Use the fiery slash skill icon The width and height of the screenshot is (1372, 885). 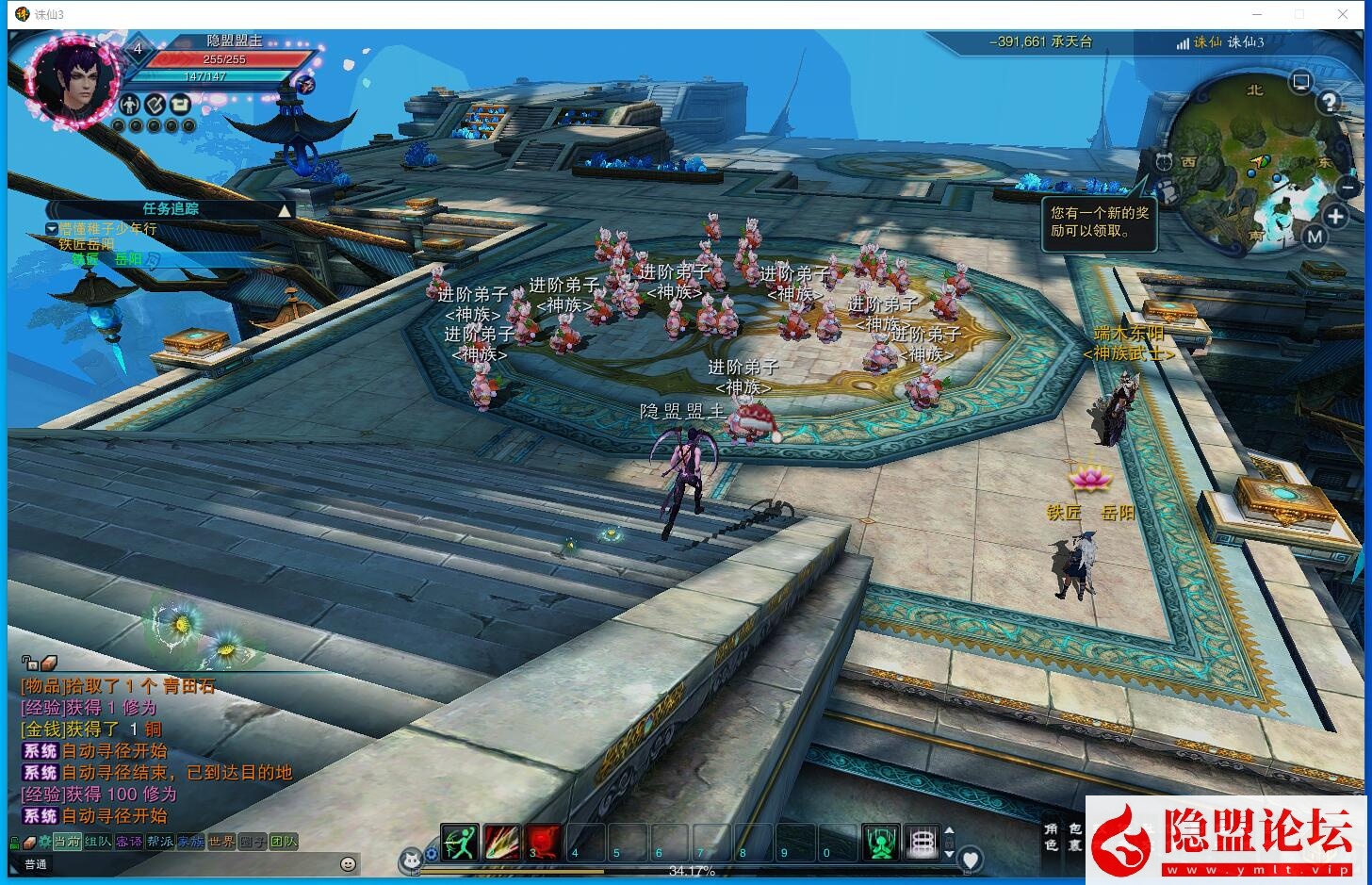pyautogui.click(x=502, y=842)
